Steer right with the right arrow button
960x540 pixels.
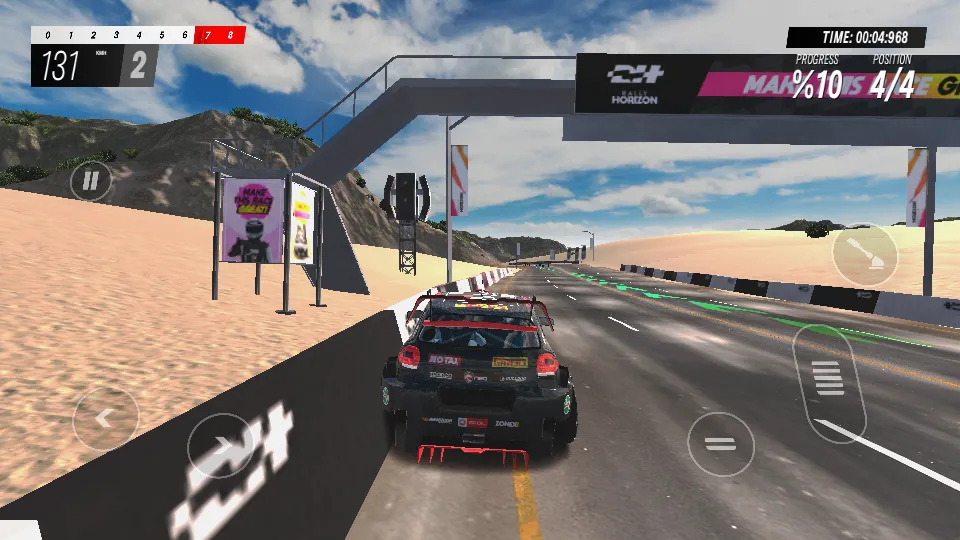point(221,446)
